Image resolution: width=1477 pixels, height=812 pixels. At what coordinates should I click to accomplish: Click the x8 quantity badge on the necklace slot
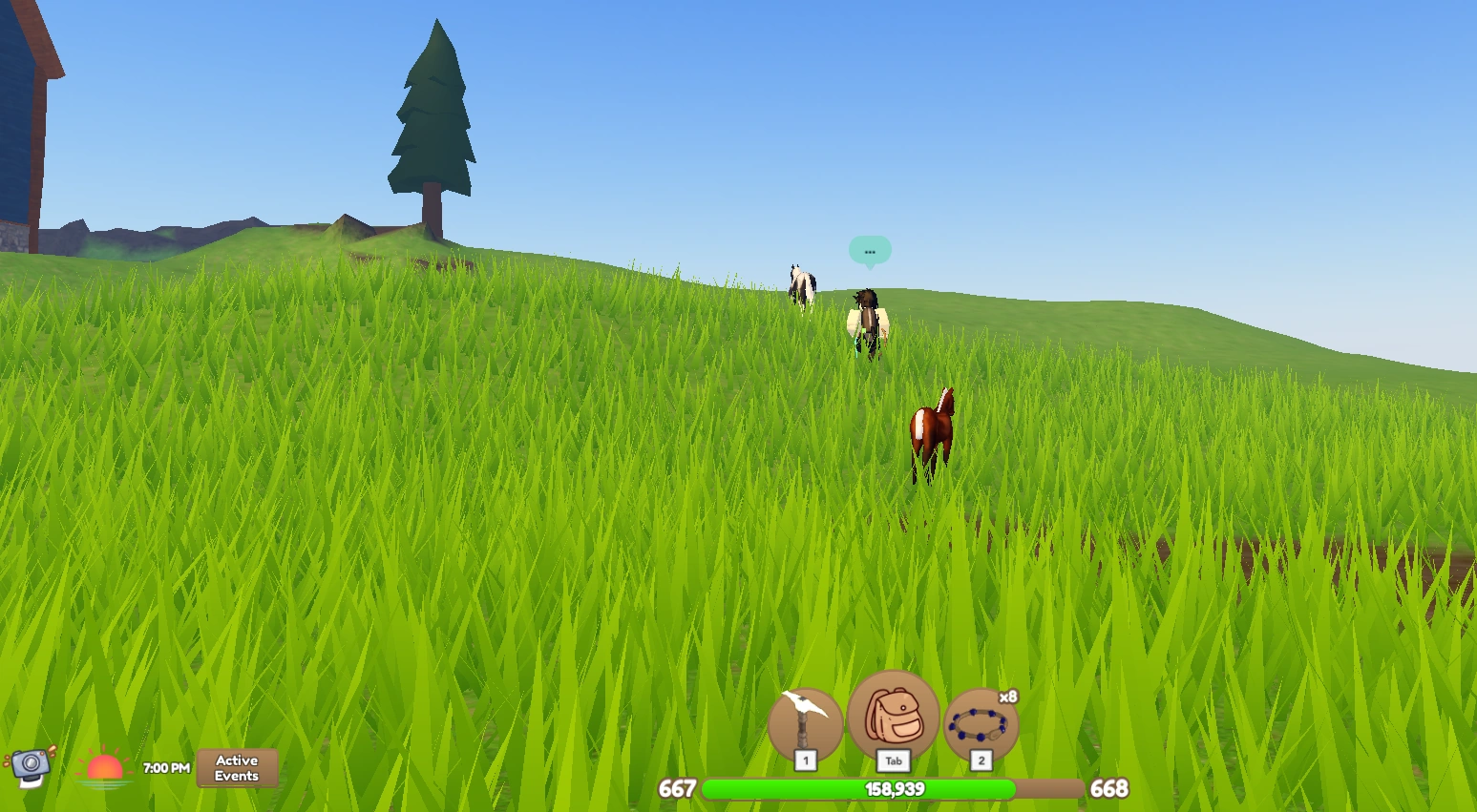tap(1008, 696)
